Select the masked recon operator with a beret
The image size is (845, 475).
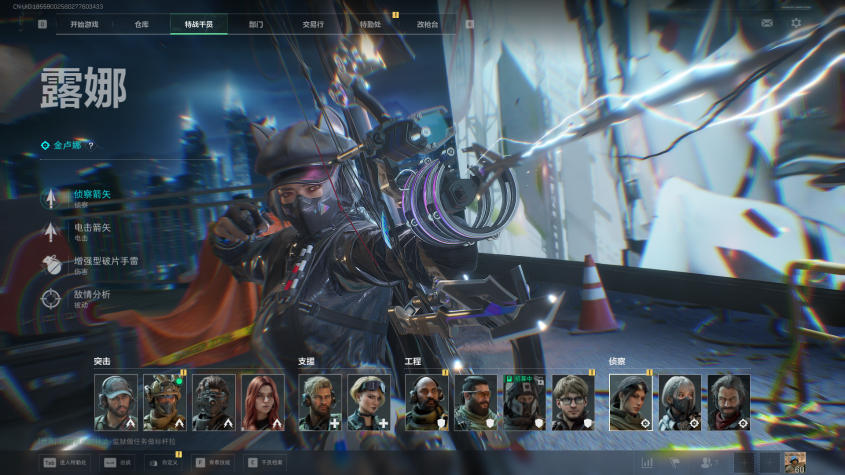(679, 402)
